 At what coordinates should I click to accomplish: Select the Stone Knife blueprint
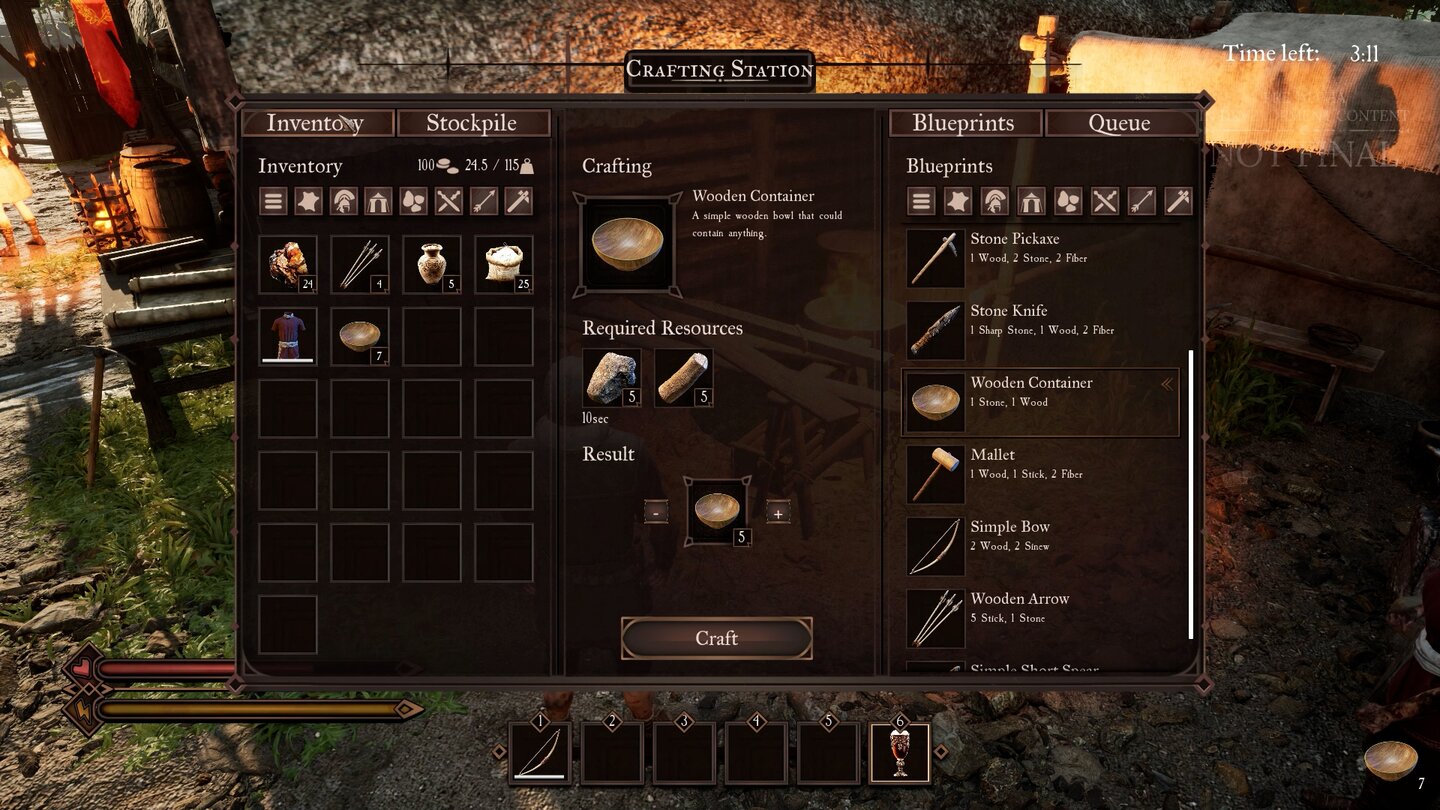pos(1040,330)
